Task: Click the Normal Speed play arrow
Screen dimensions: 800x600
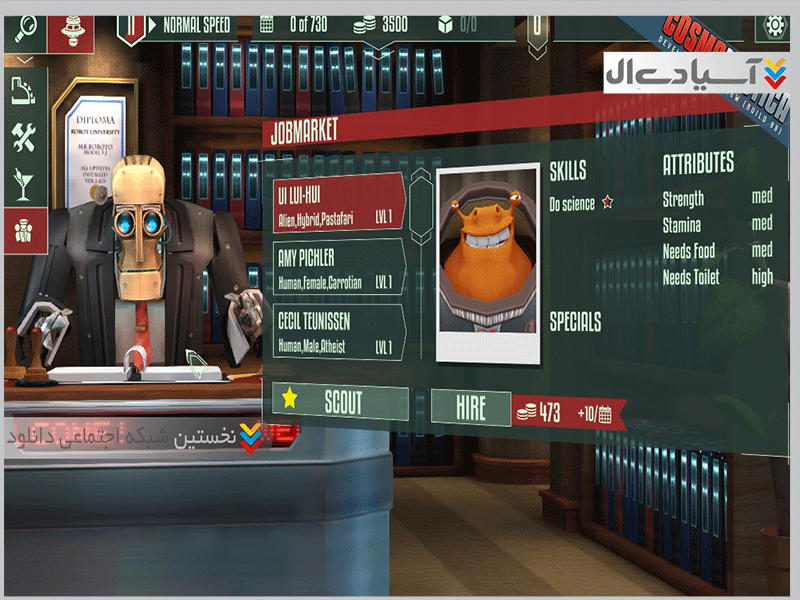Action: [152, 23]
